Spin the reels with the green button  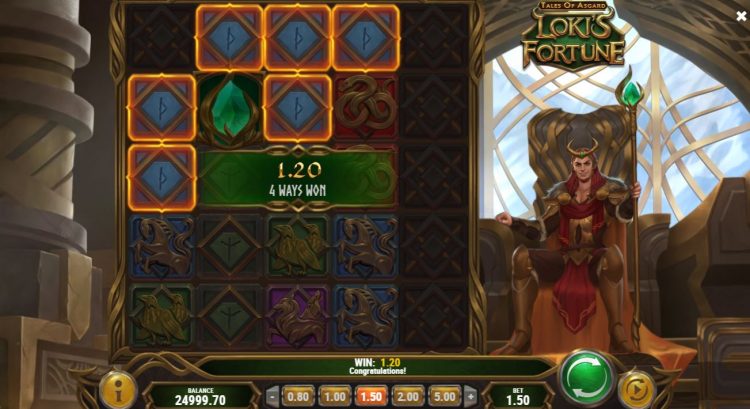pos(587,377)
